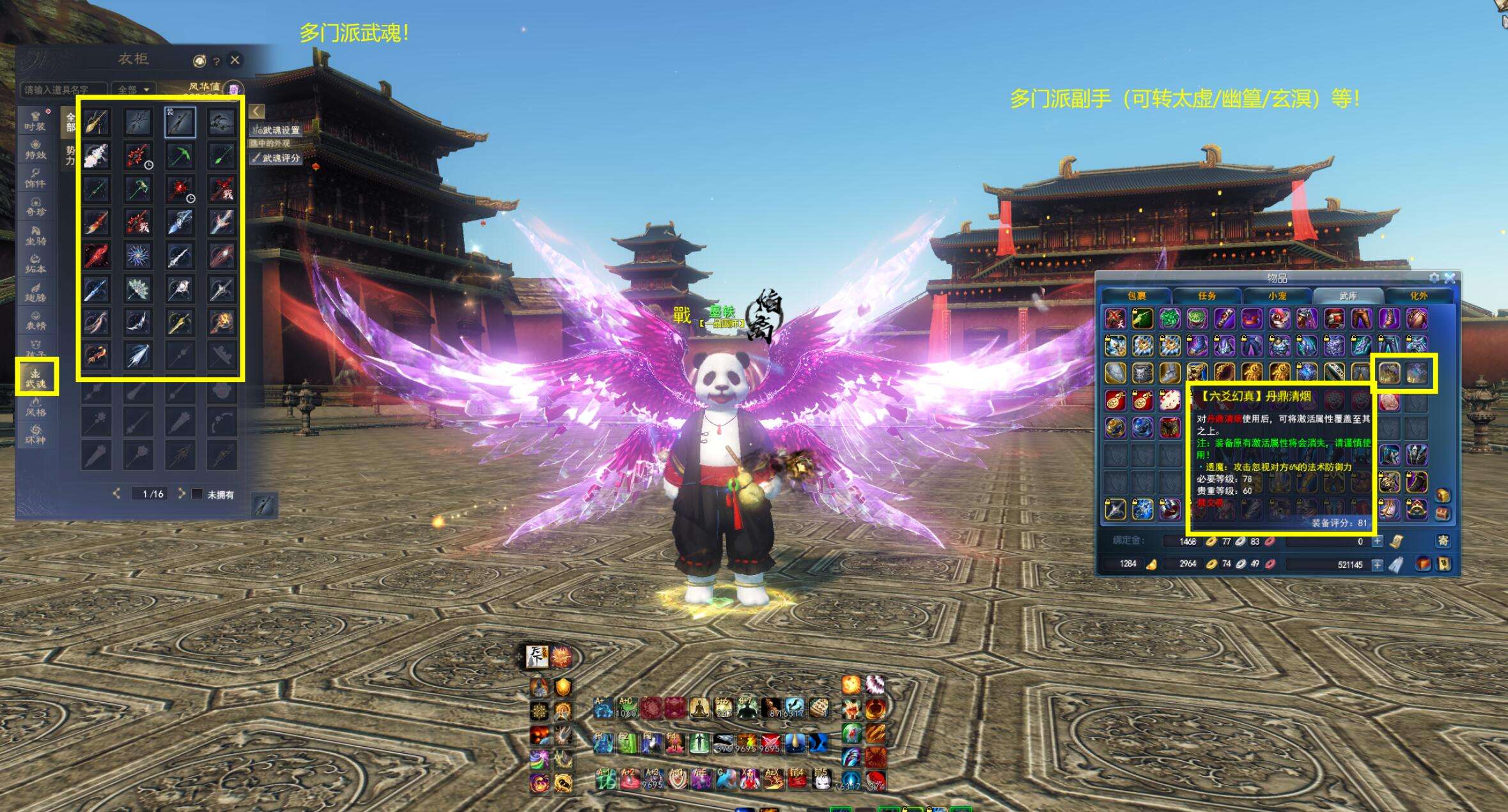Open the 任务 quest items tab
The image size is (1508, 812).
[1206, 296]
